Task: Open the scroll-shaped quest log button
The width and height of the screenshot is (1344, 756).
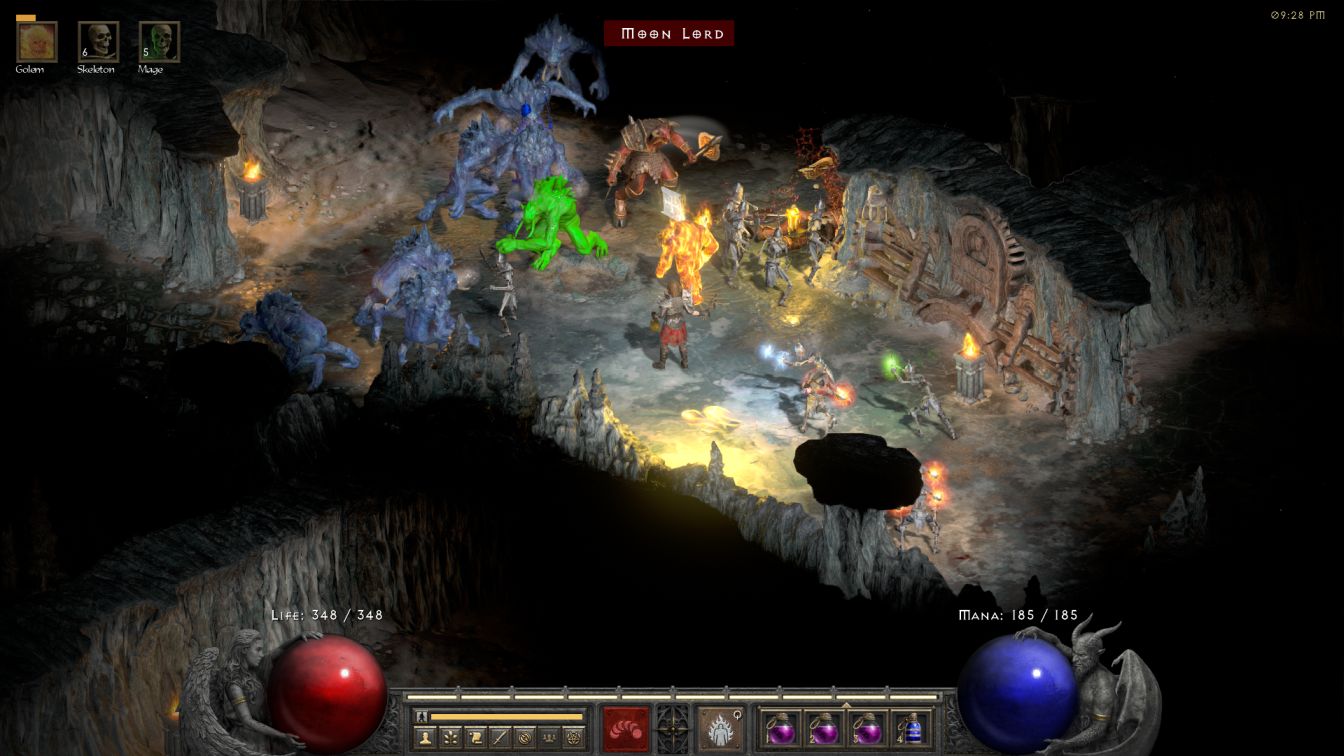Action: pyautogui.click(x=476, y=737)
